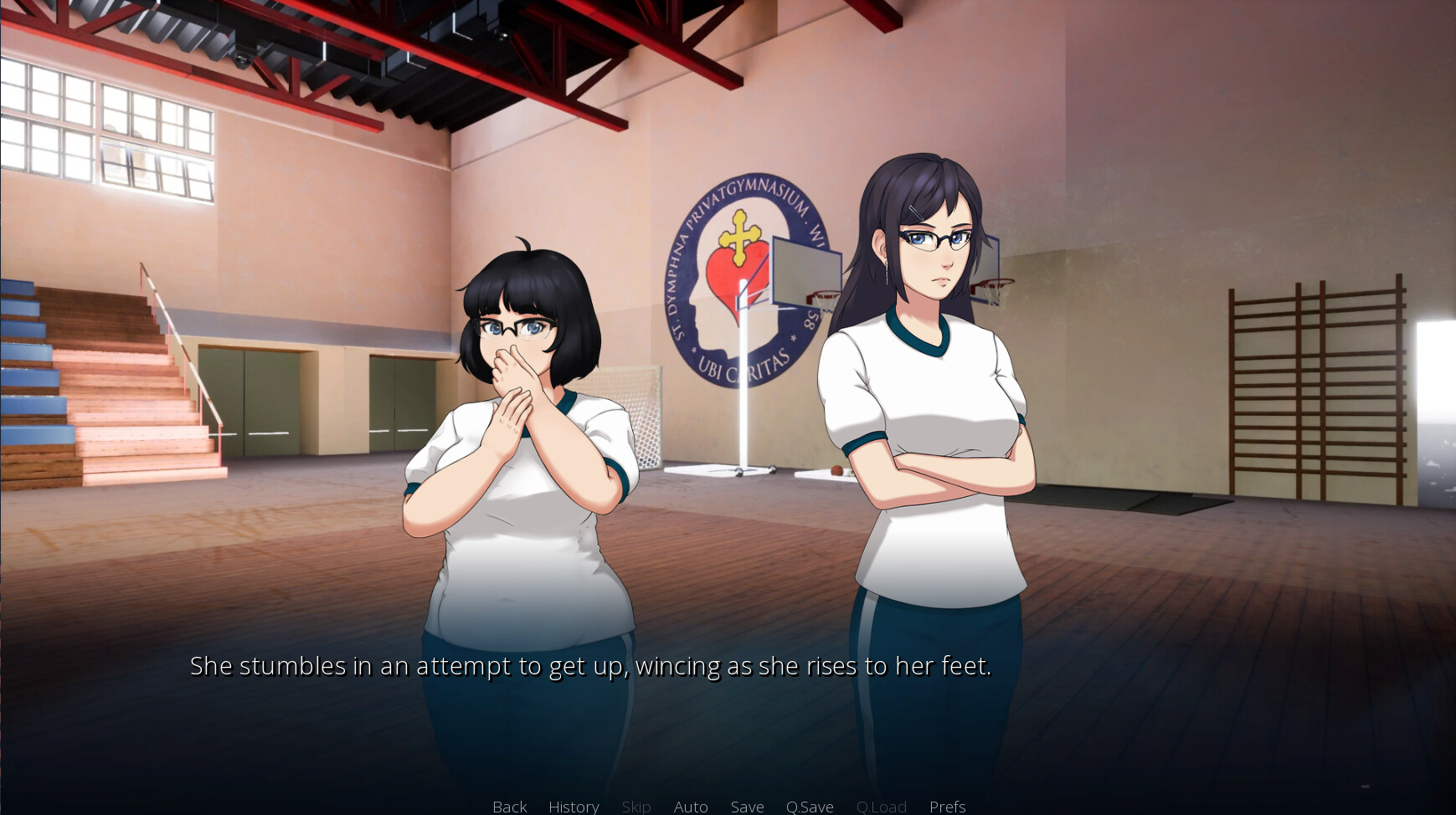Quick save with the Q.Save option
This screenshot has width=1456, height=815.
(809, 806)
